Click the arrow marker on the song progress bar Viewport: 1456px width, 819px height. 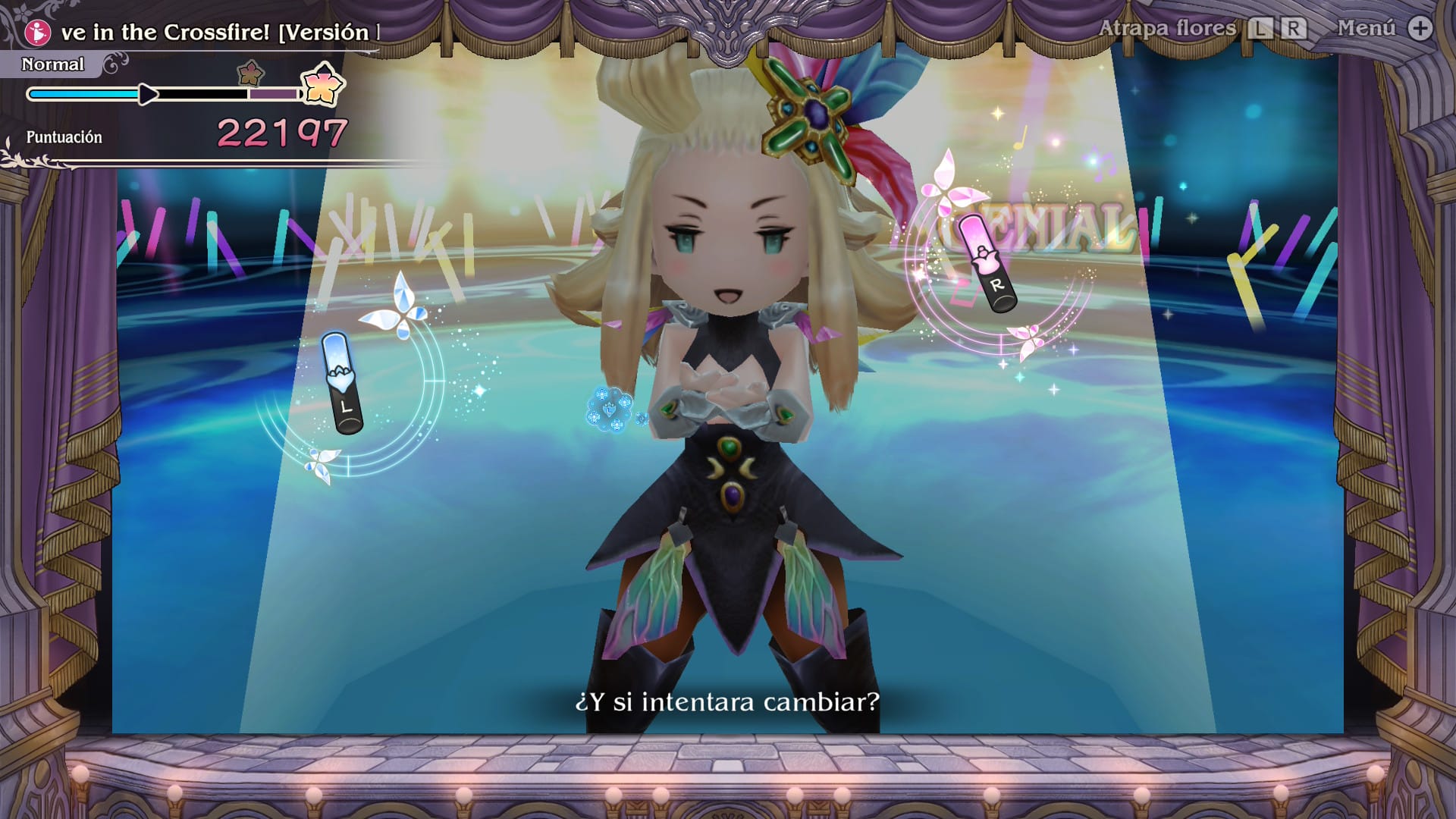coord(146,94)
